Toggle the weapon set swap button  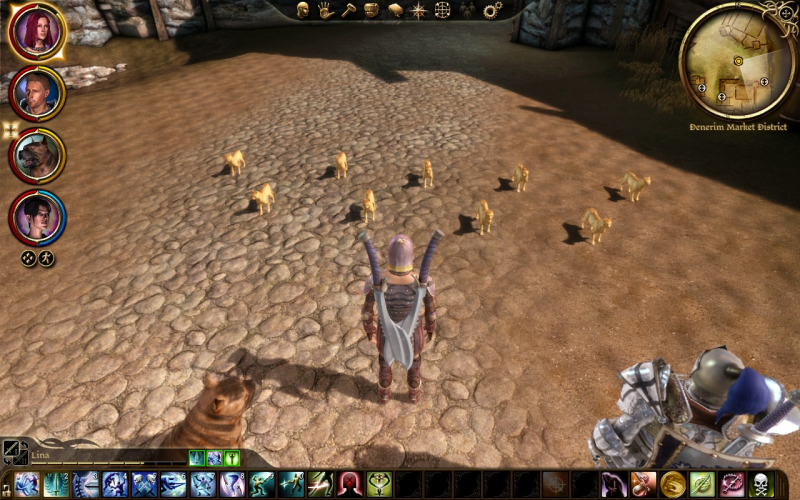click(x=14, y=453)
